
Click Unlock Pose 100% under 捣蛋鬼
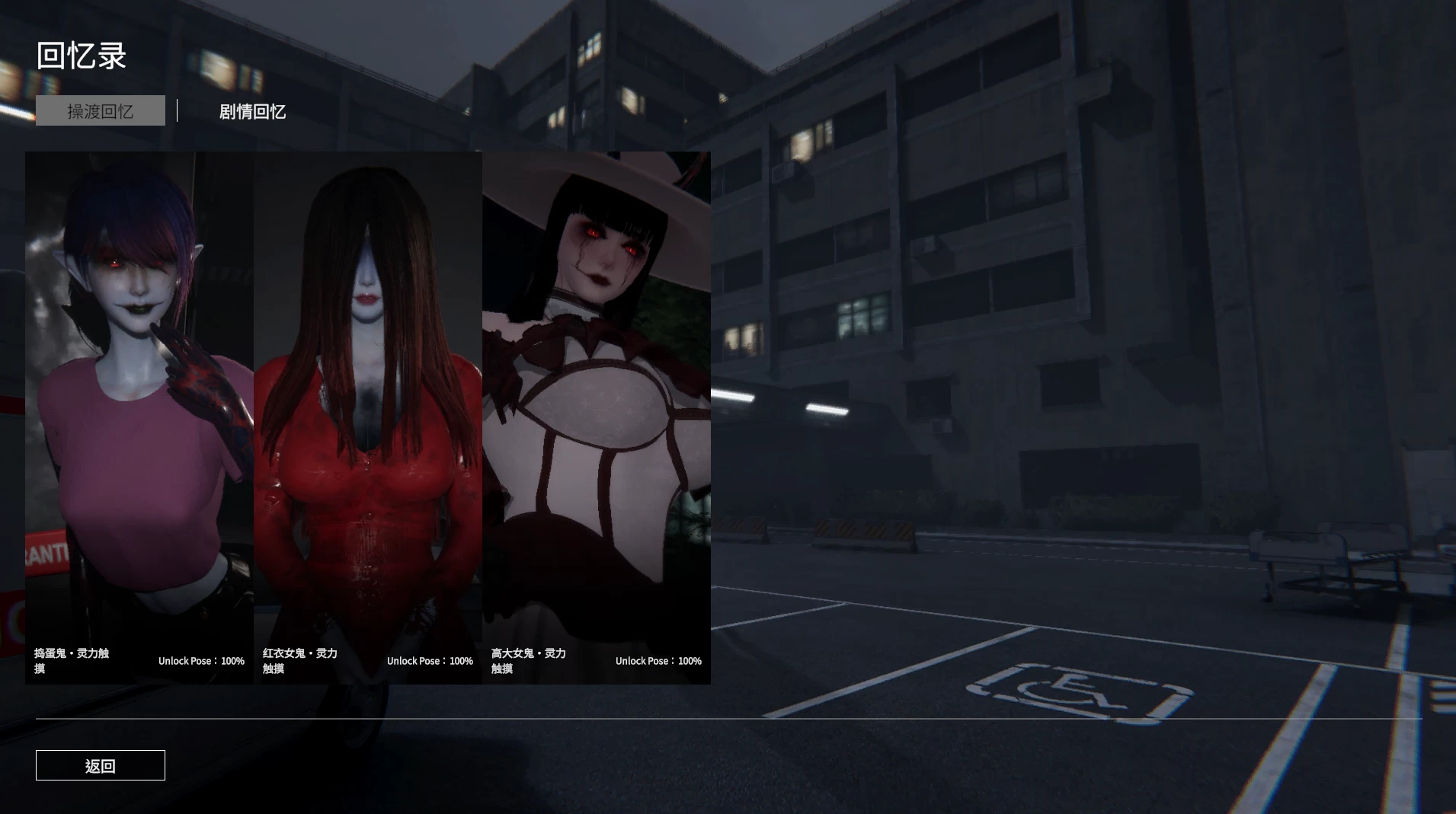coord(200,661)
